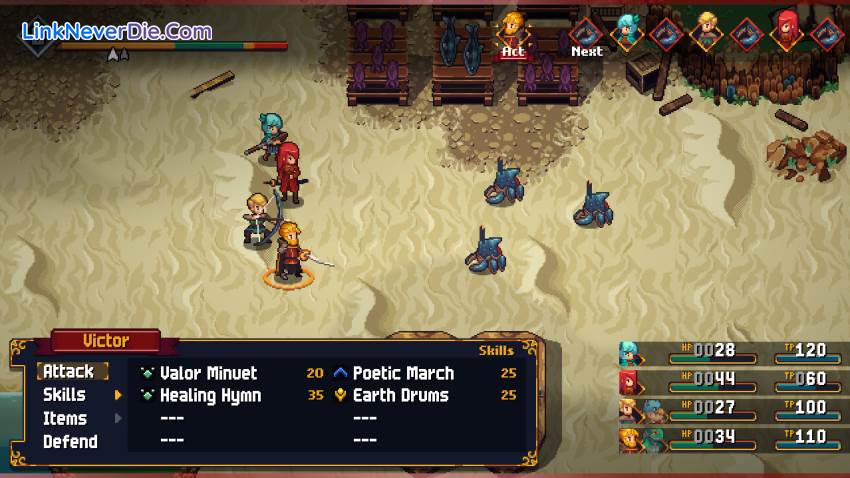Use the Valor Minuet skill
The image size is (850, 478).
(x=208, y=373)
